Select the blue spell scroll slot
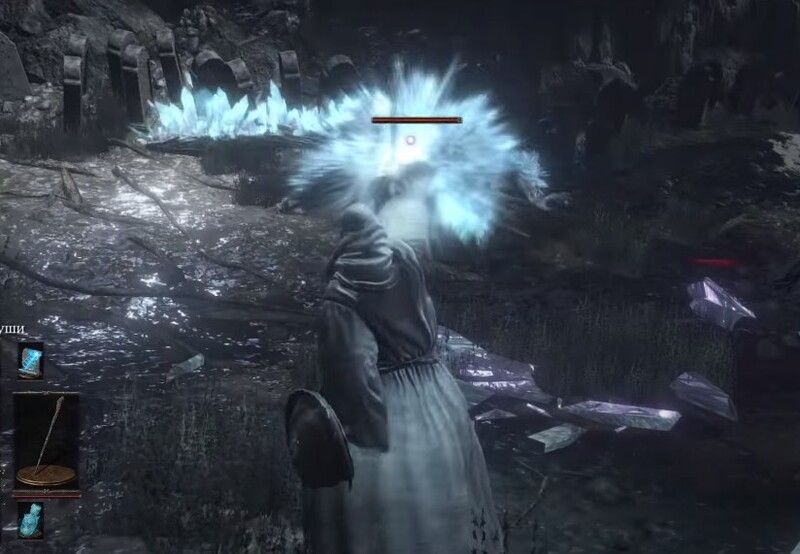 point(30,359)
